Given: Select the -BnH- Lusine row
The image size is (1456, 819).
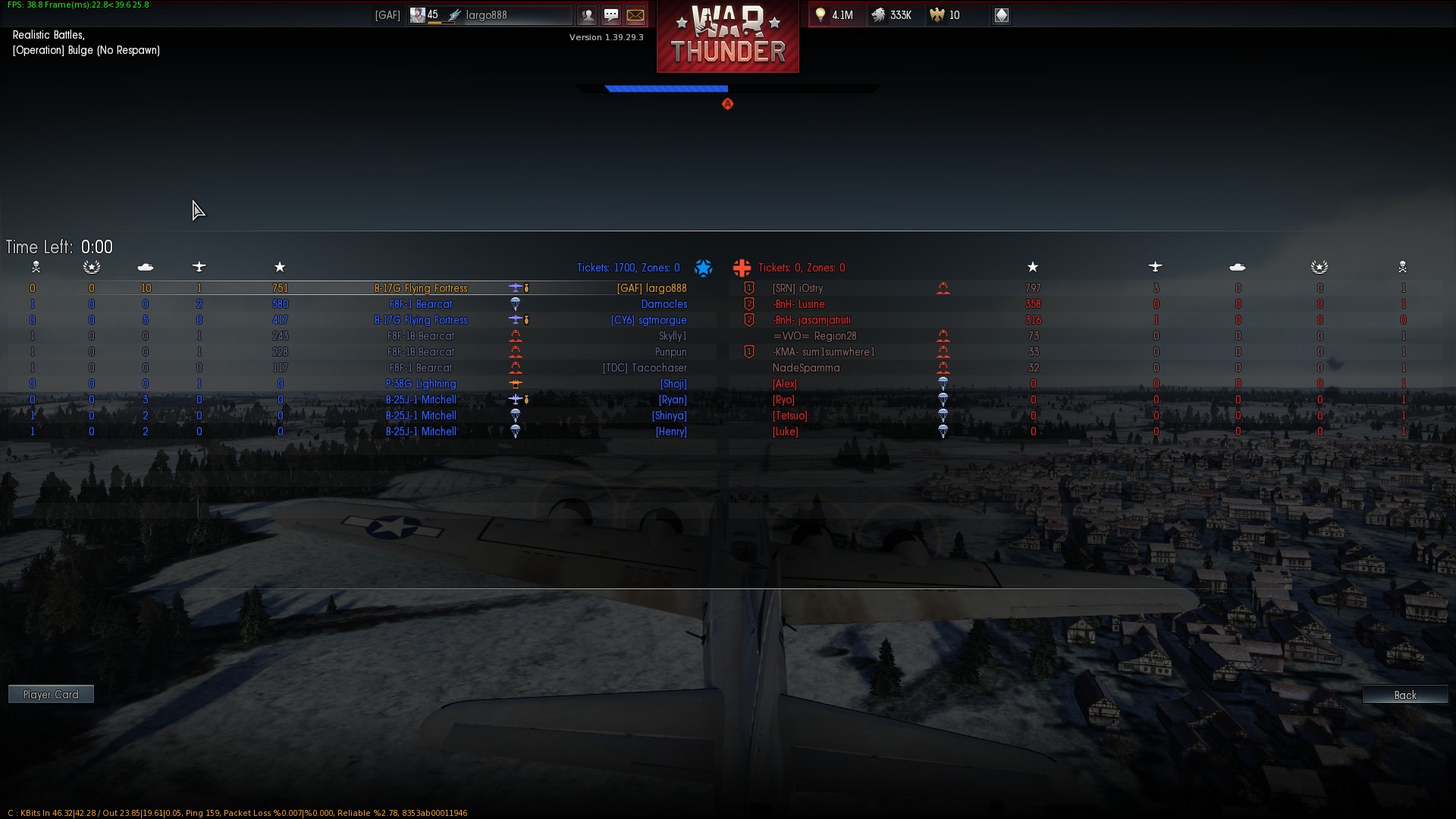Looking at the screenshot, I should coord(799,304).
